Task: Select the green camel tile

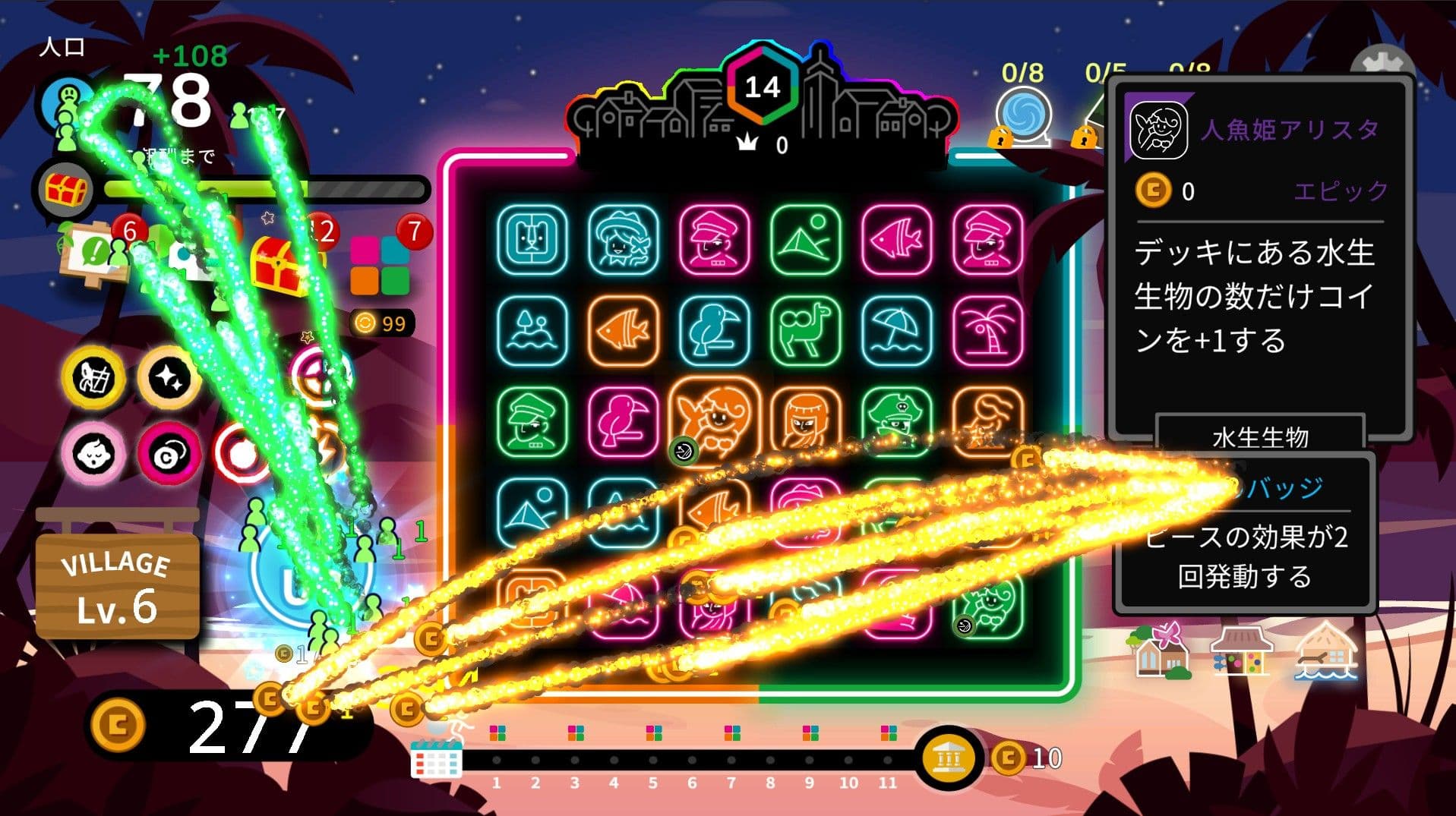Action: coord(805,331)
